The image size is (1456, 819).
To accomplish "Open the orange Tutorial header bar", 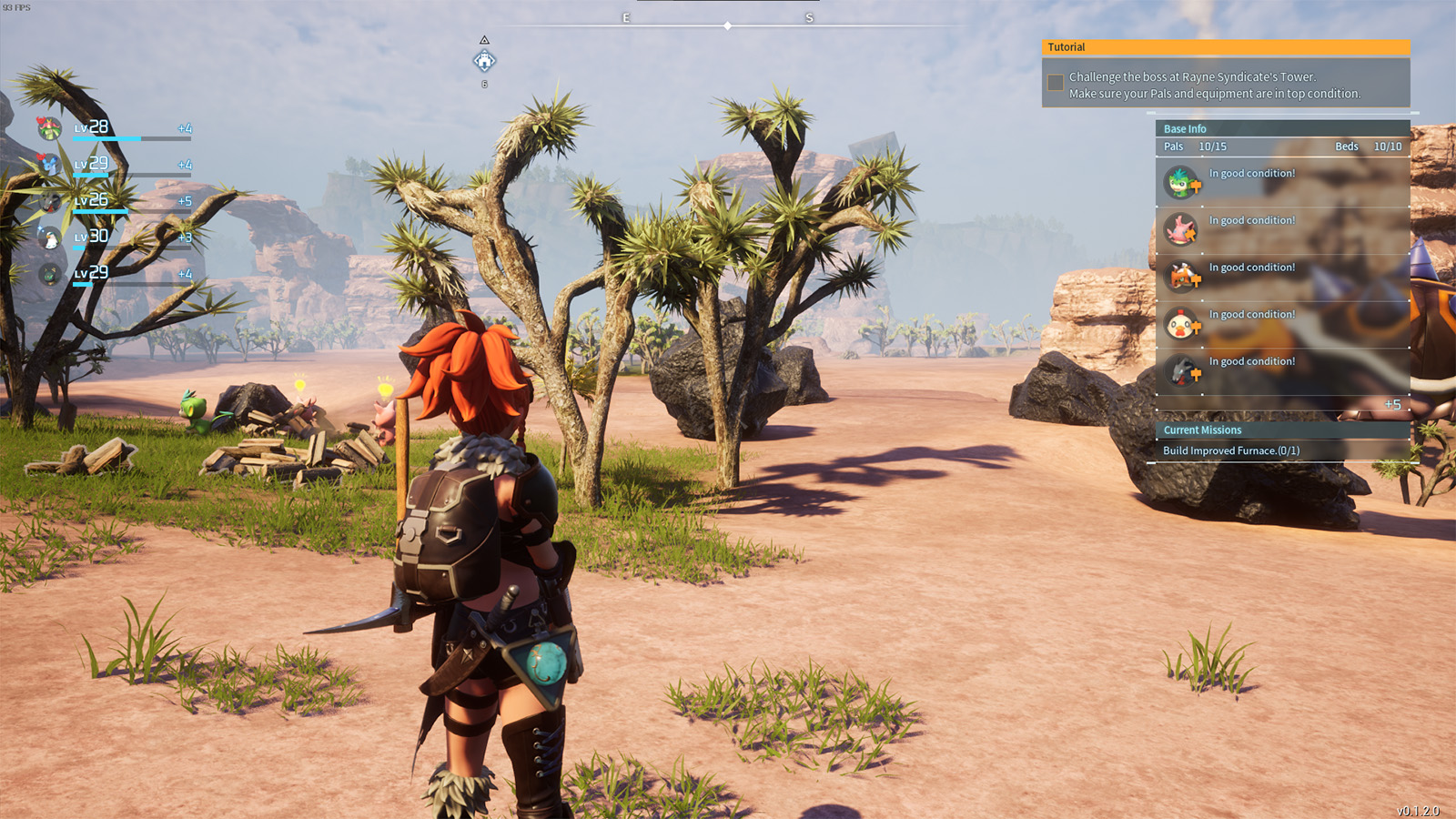I will (x=1225, y=47).
